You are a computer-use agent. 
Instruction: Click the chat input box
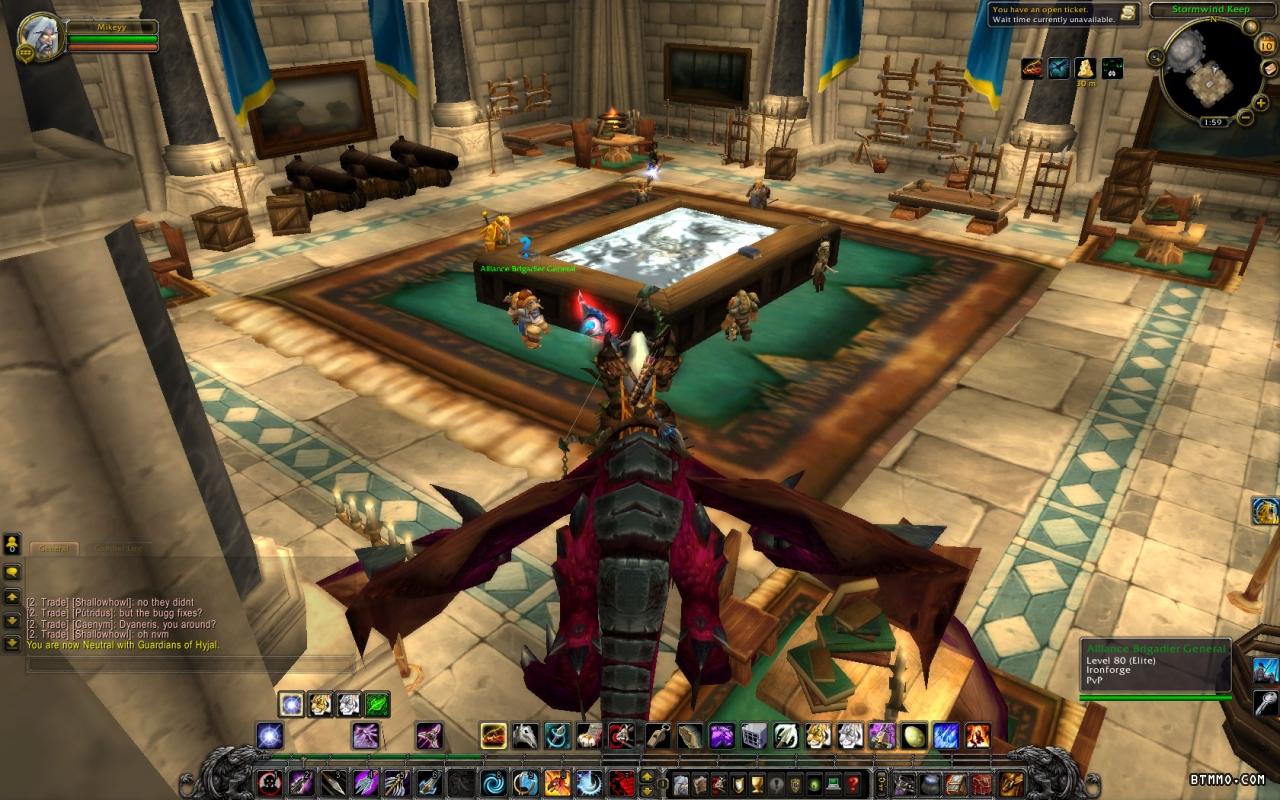click(190, 664)
